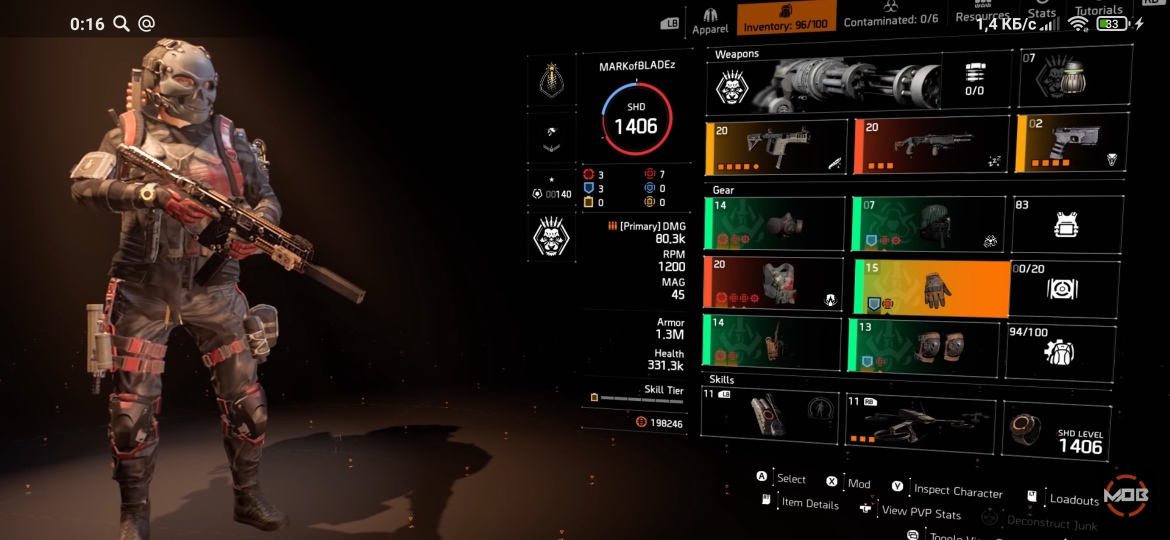The height and width of the screenshot is (540, 1170).
Task: Open the 94/100 backpack storage slot
Action: click(1061, 350)
